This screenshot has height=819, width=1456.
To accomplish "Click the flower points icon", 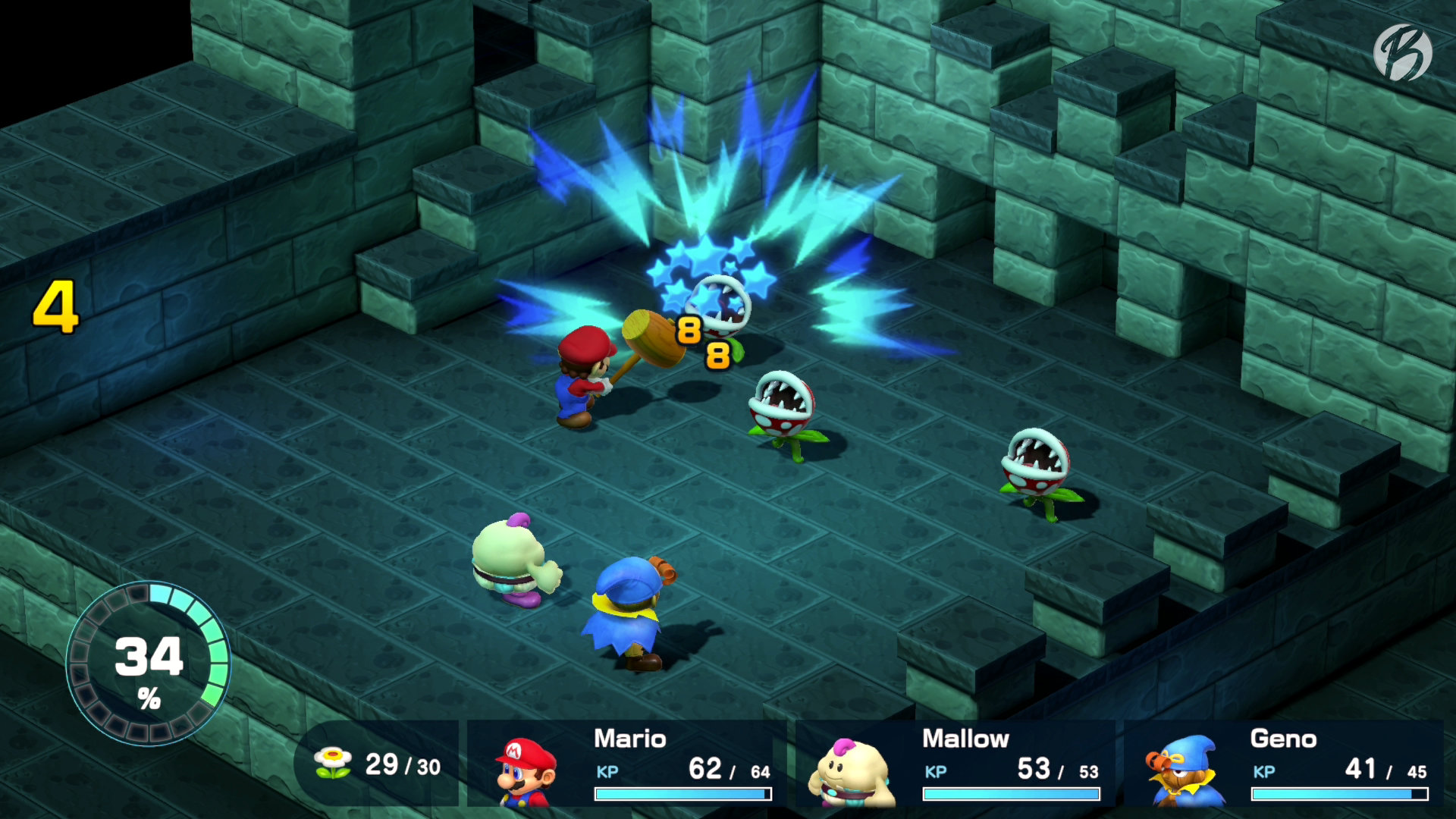I will click(334, 763).
